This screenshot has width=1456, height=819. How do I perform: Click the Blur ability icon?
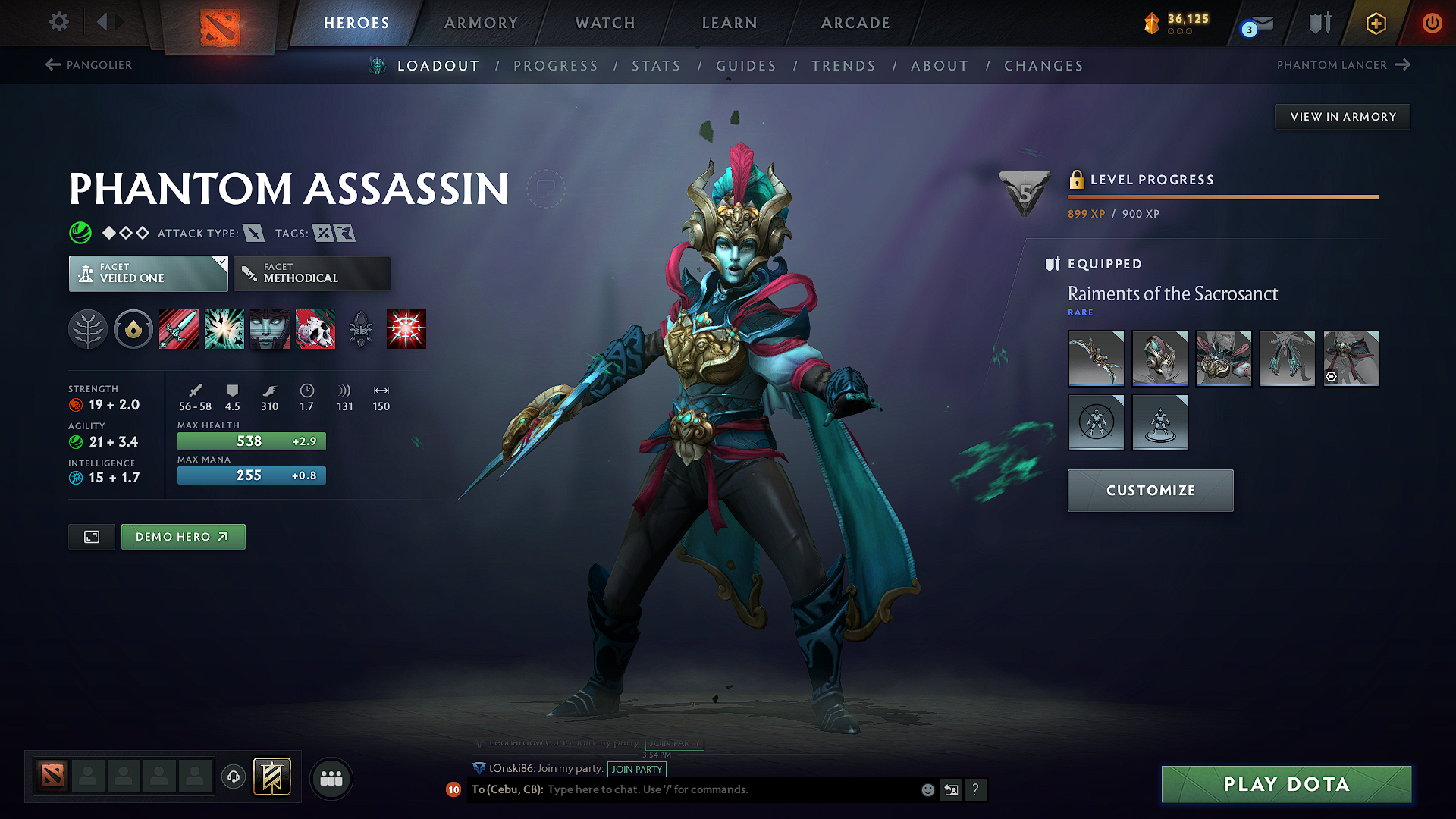(269, 329)
